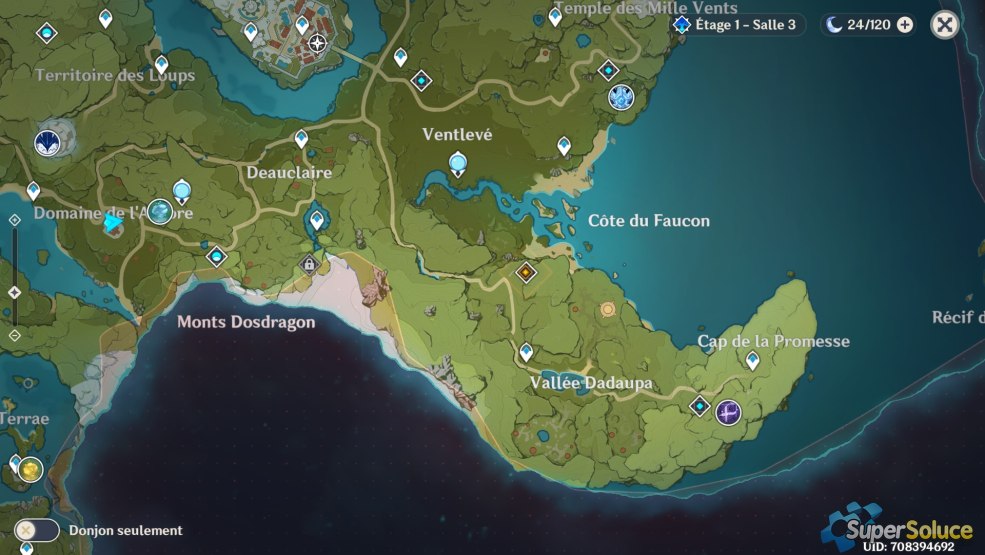Zoom out with the map slider's minus button
The width and height of the screenshot is (985, 555).
14,335
